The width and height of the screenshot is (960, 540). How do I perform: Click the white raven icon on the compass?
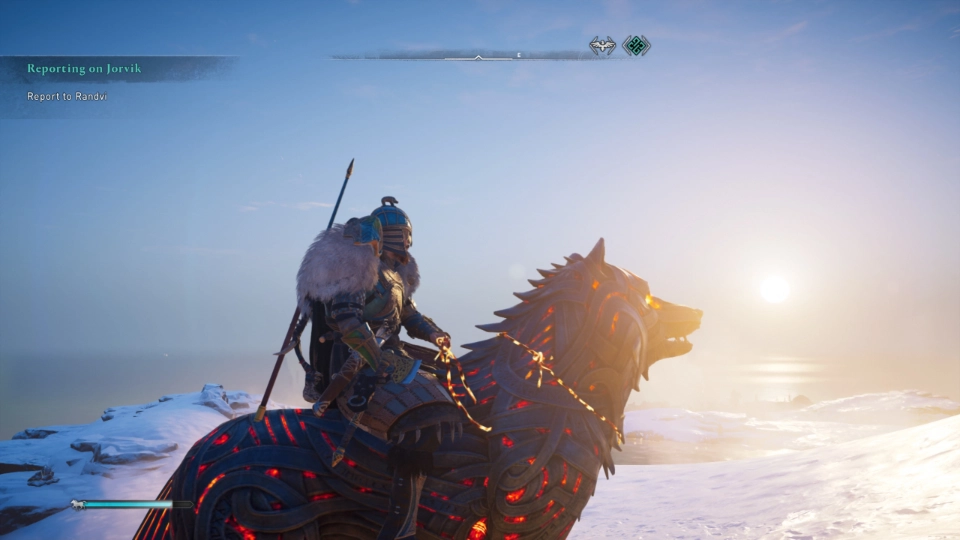point(602,46)
